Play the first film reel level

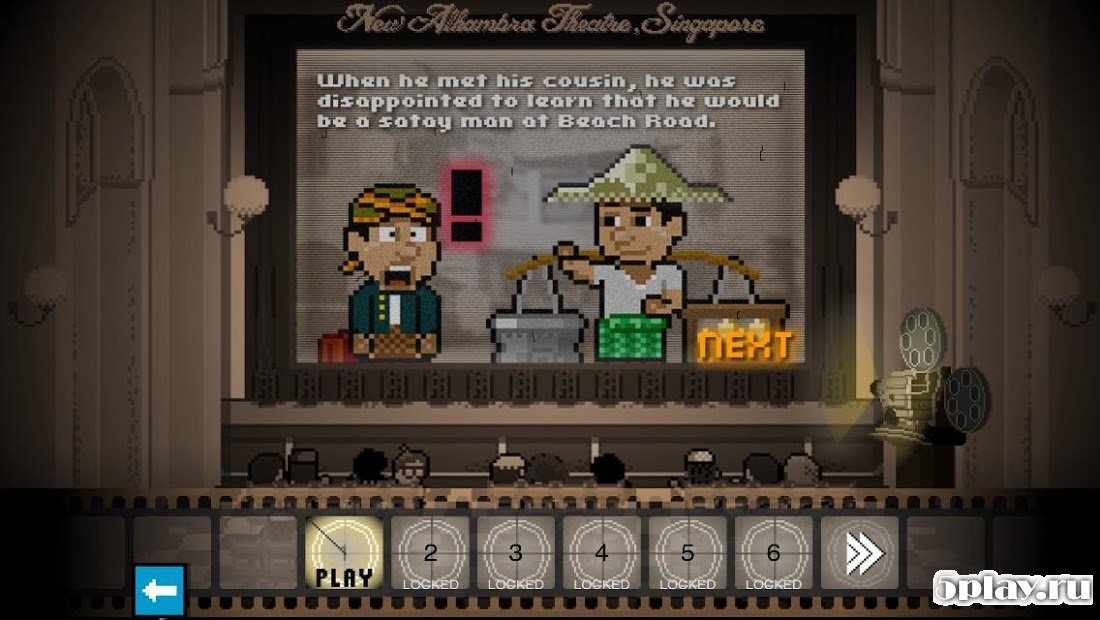(344, 553)
